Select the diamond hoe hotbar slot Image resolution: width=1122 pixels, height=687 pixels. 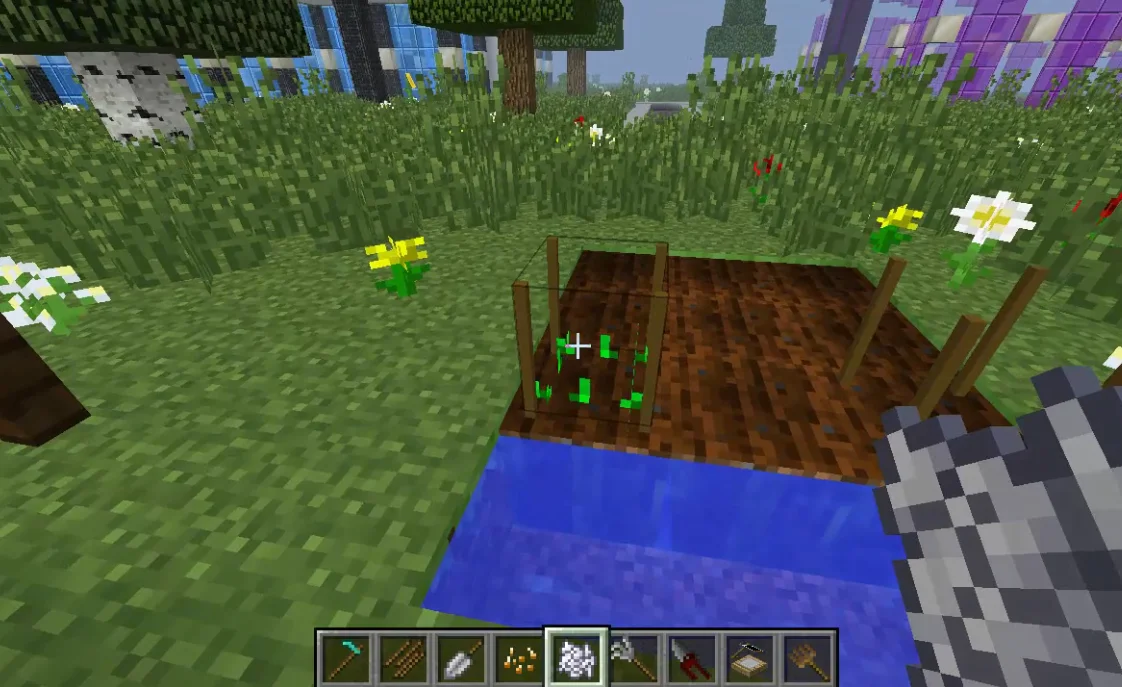click(x=346, y=659)
